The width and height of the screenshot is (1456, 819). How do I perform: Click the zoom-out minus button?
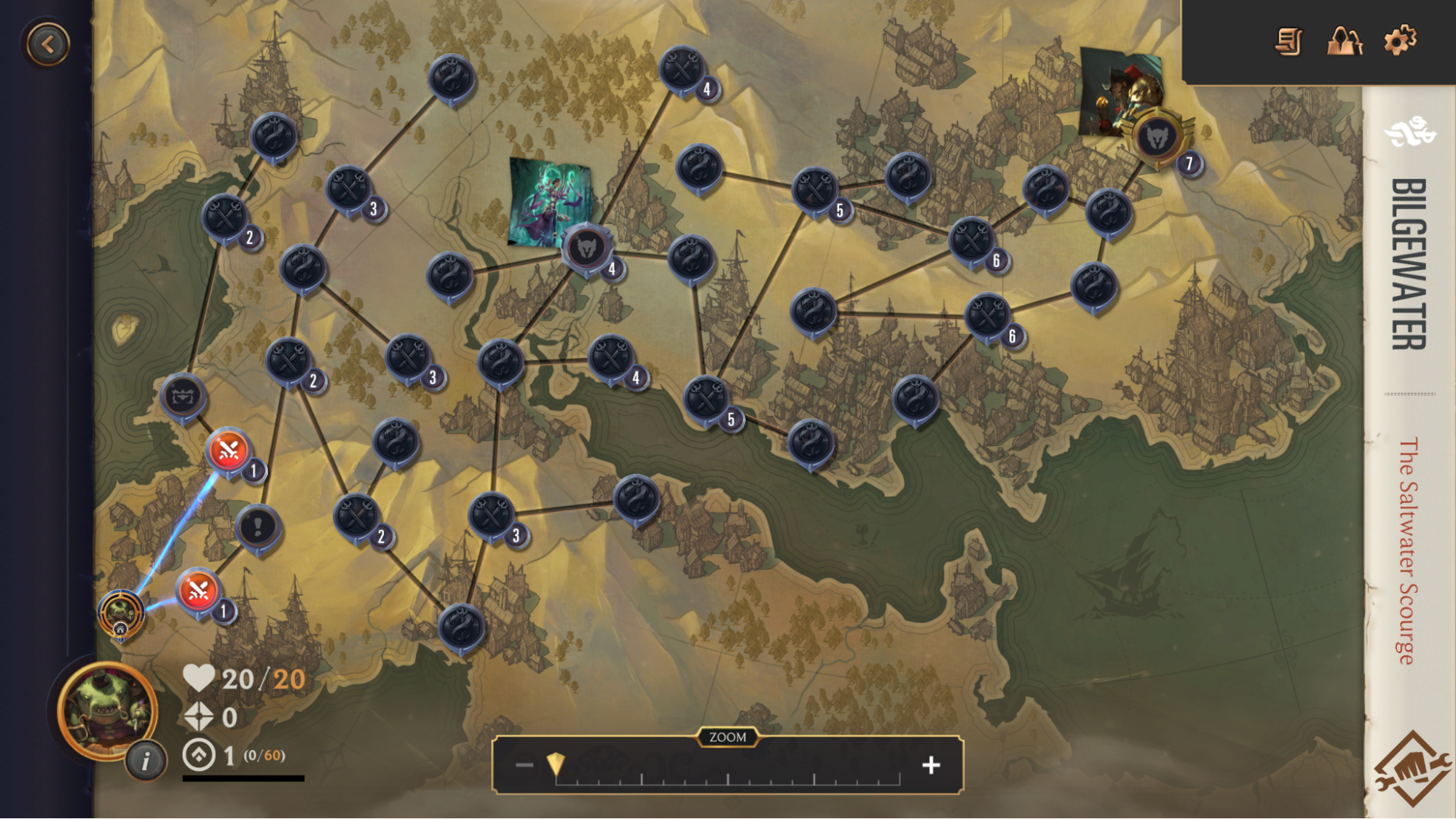coord(524,765)
